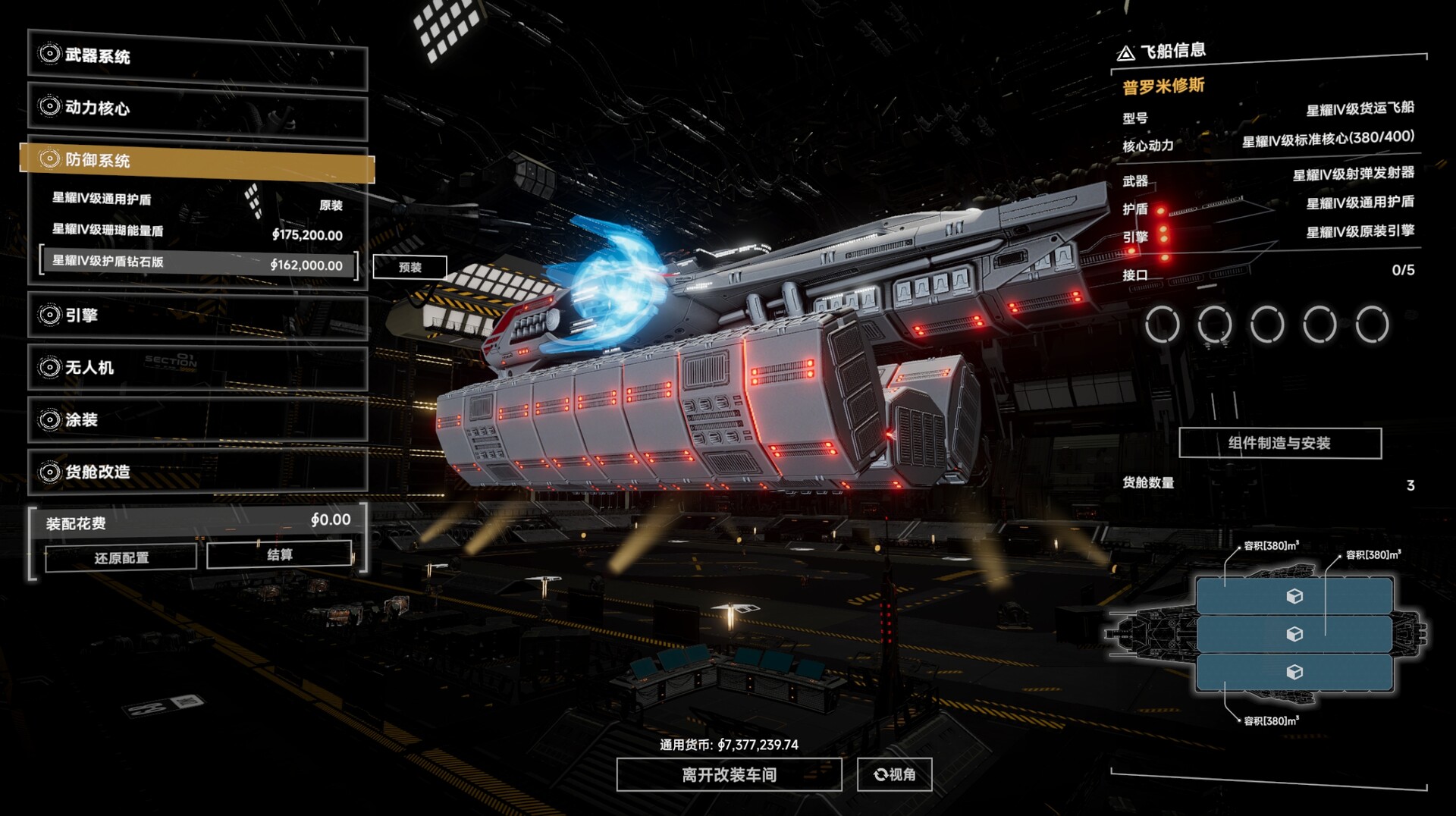Collapse the highlighted 防御系统 category
The height and width of the screenshot is (816, 1456).
197,160
